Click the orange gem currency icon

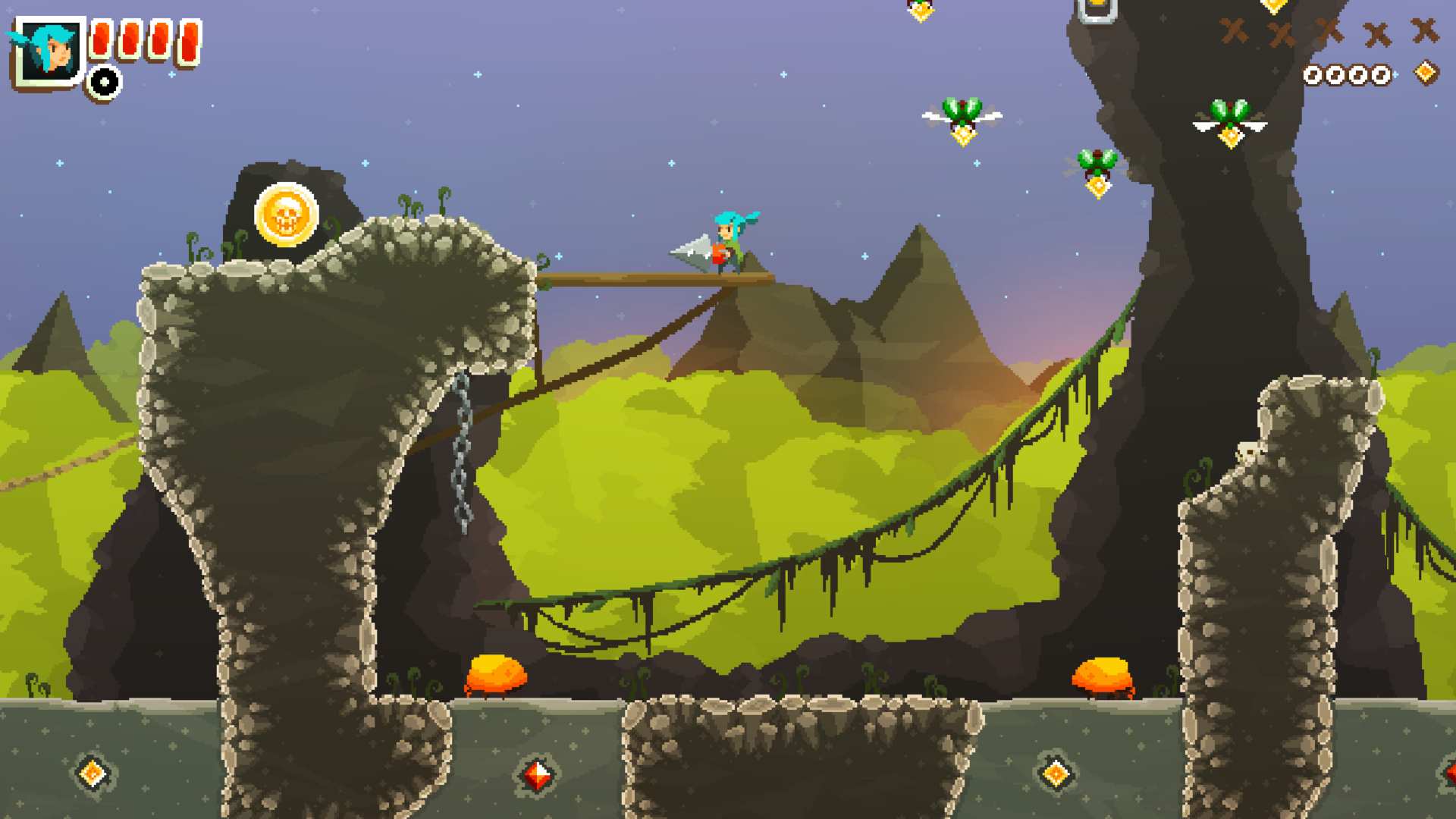point(1426,73)
